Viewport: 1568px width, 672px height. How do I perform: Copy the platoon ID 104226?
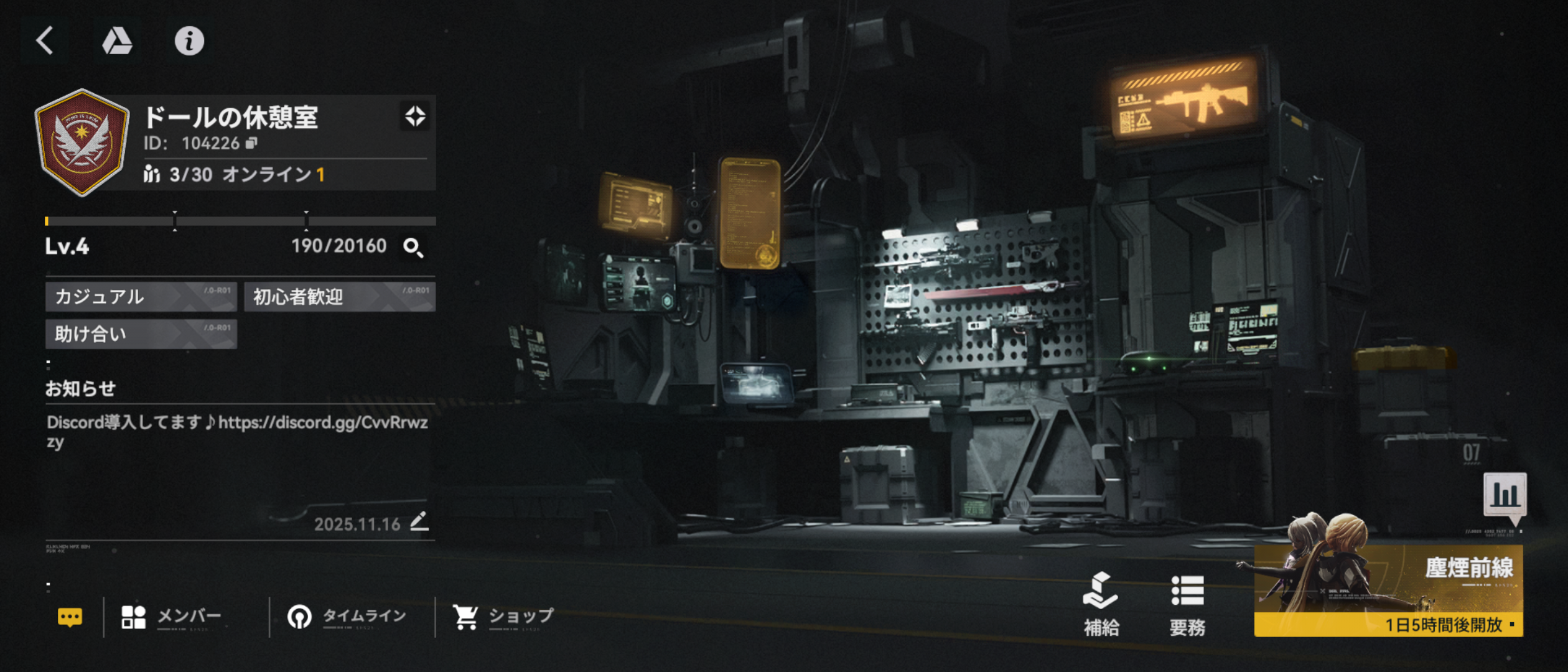point(251,144)
